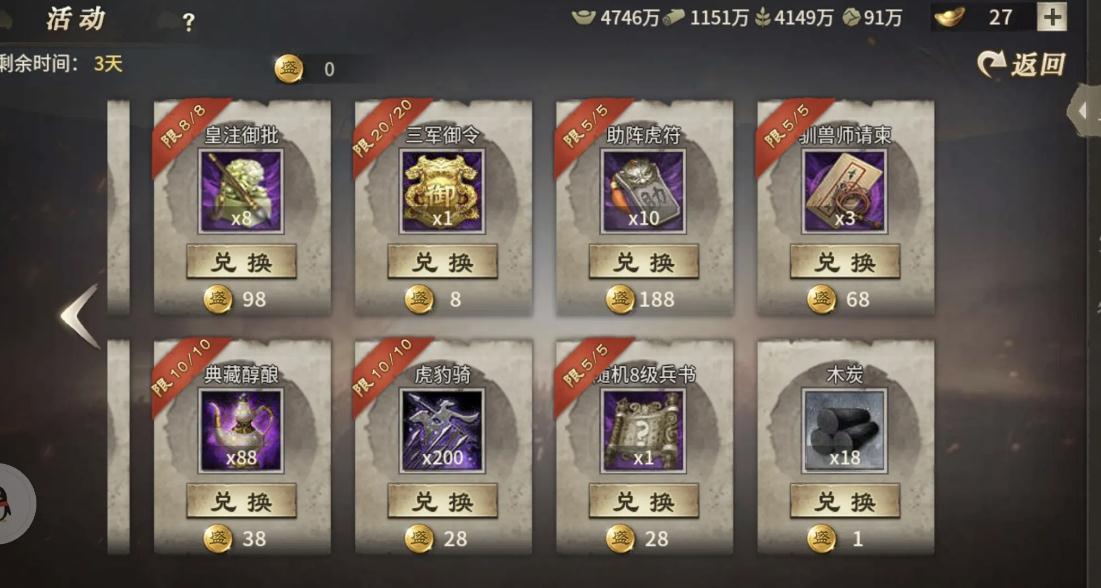Click the 返回 back button
This screenshot has height=588, width=1101.
point(1022,65)
